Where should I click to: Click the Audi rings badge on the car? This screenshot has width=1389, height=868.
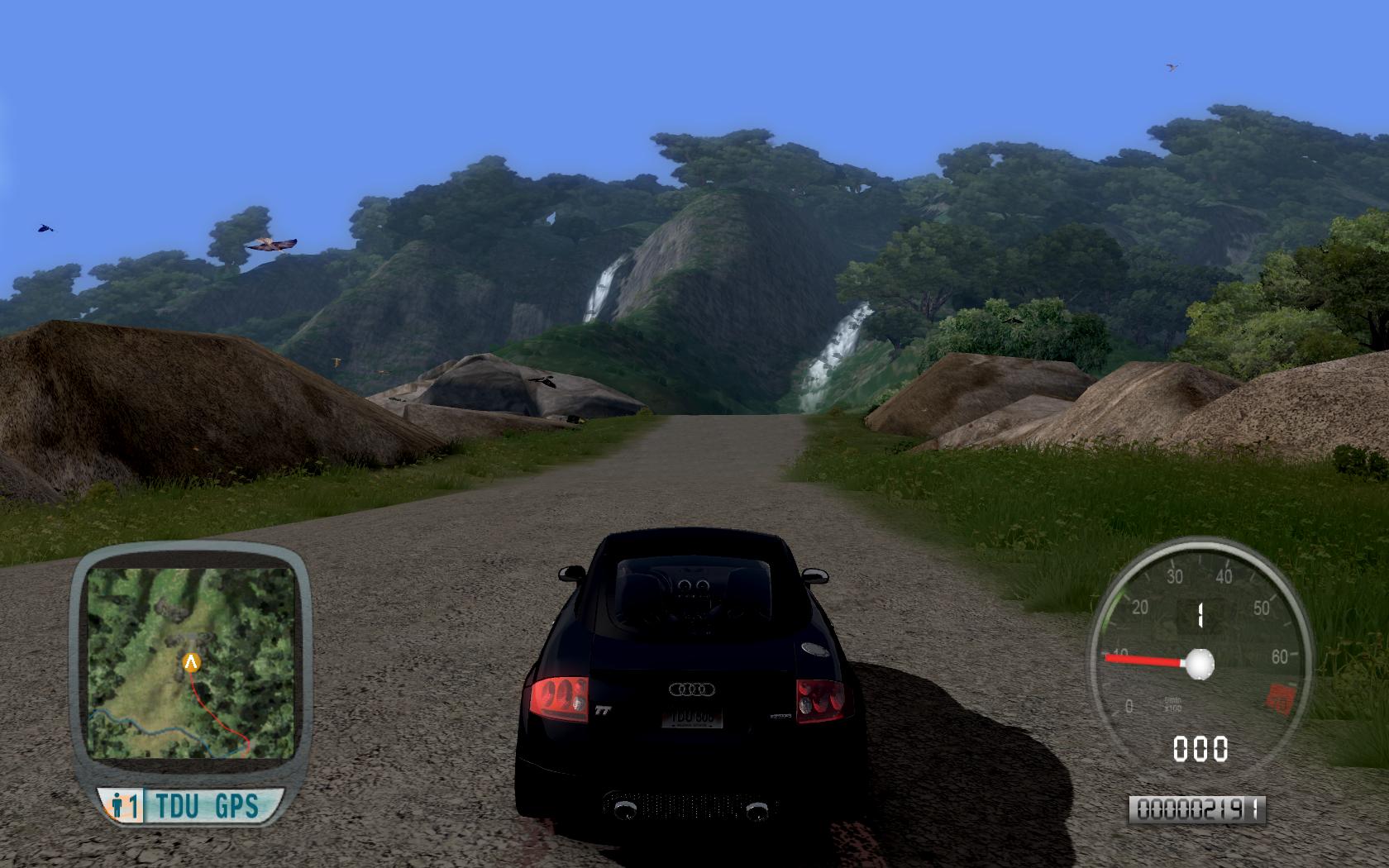(x=691, y=689)
